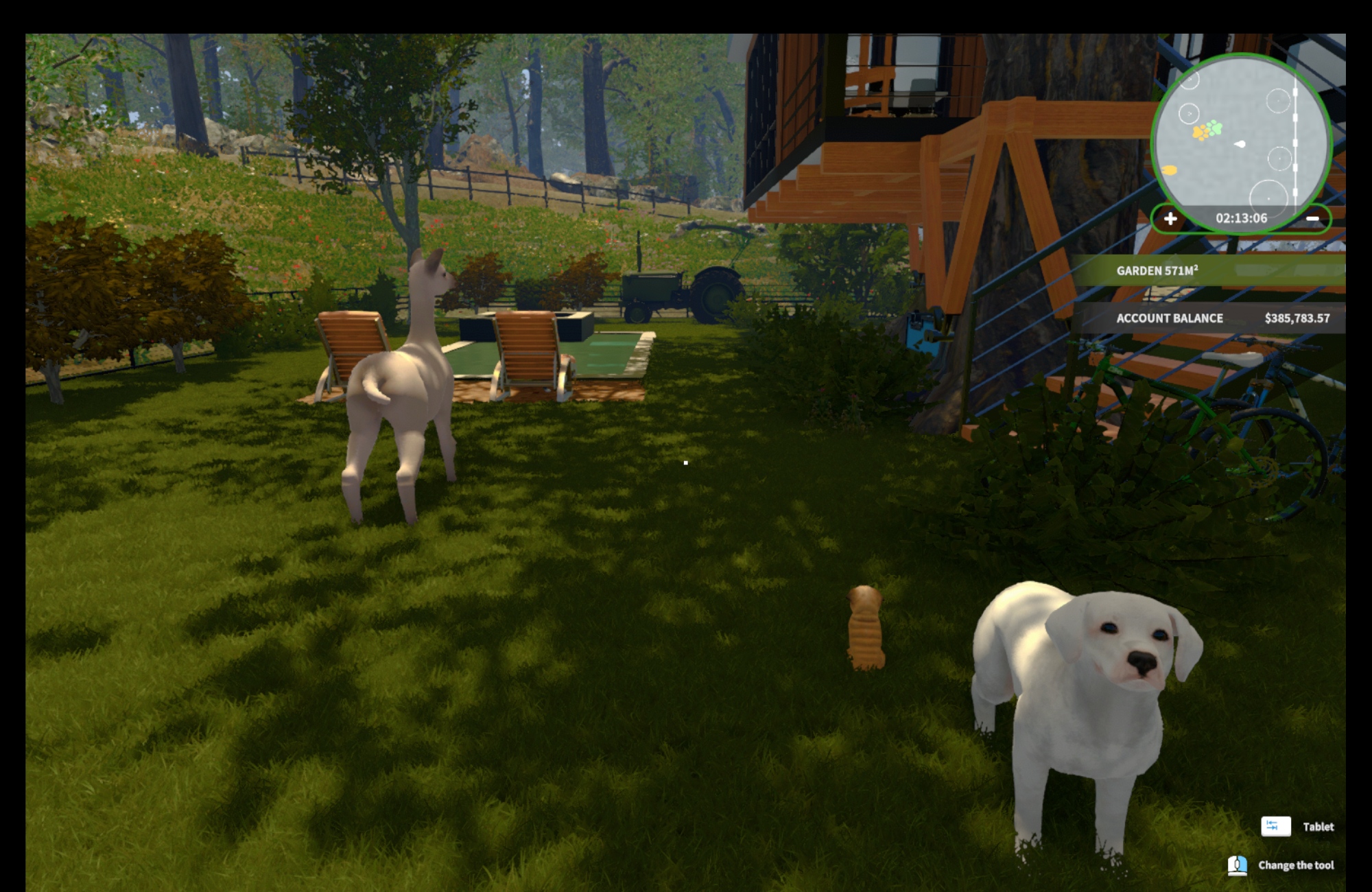Select the orange paw marker on minimap
The image size is (1372, 892).
click(1200, 132)
